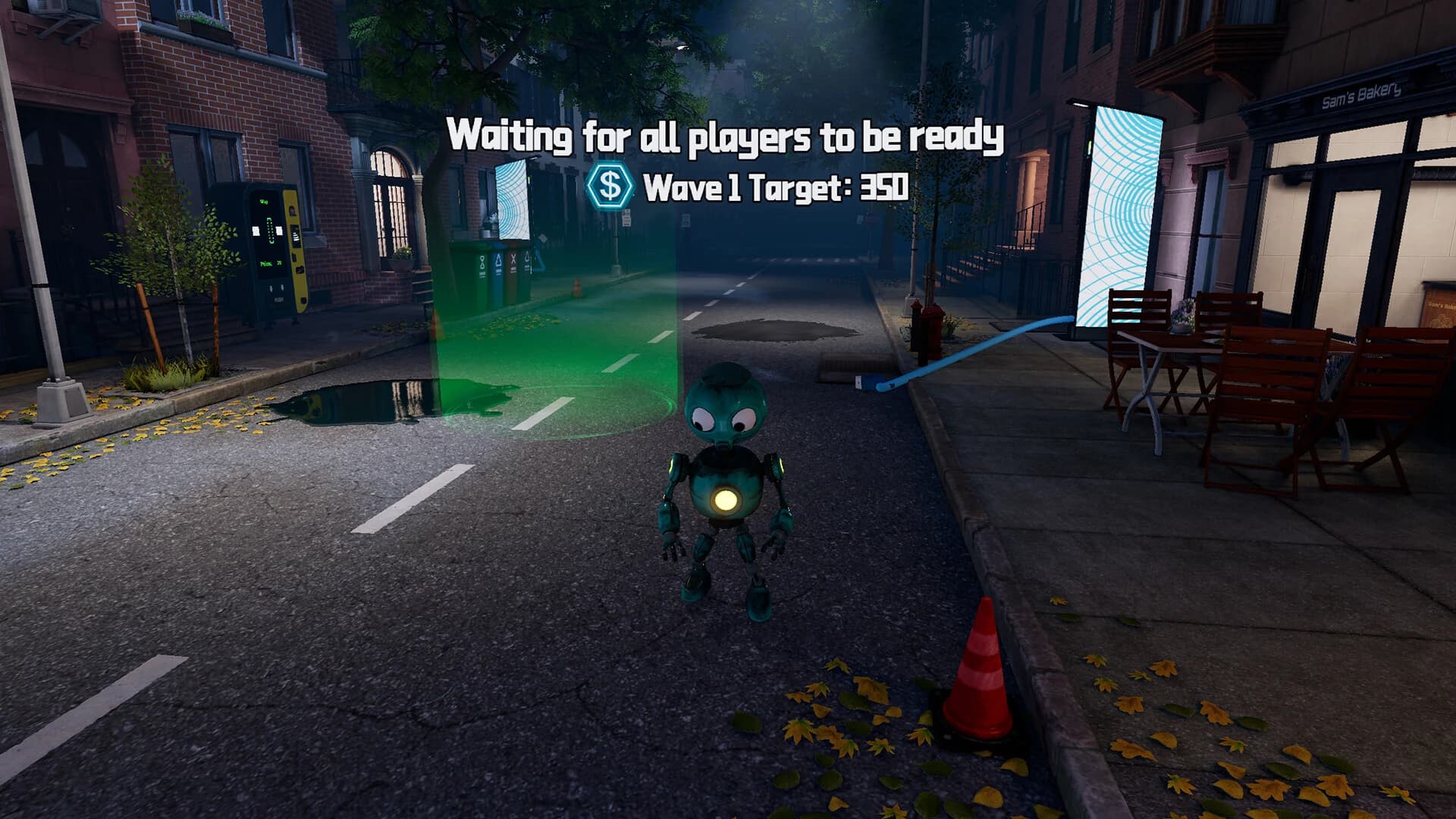Screen dimensions: 1456x819
Task: Select the compost symbol on the brown bin
Action: point(513,260)
